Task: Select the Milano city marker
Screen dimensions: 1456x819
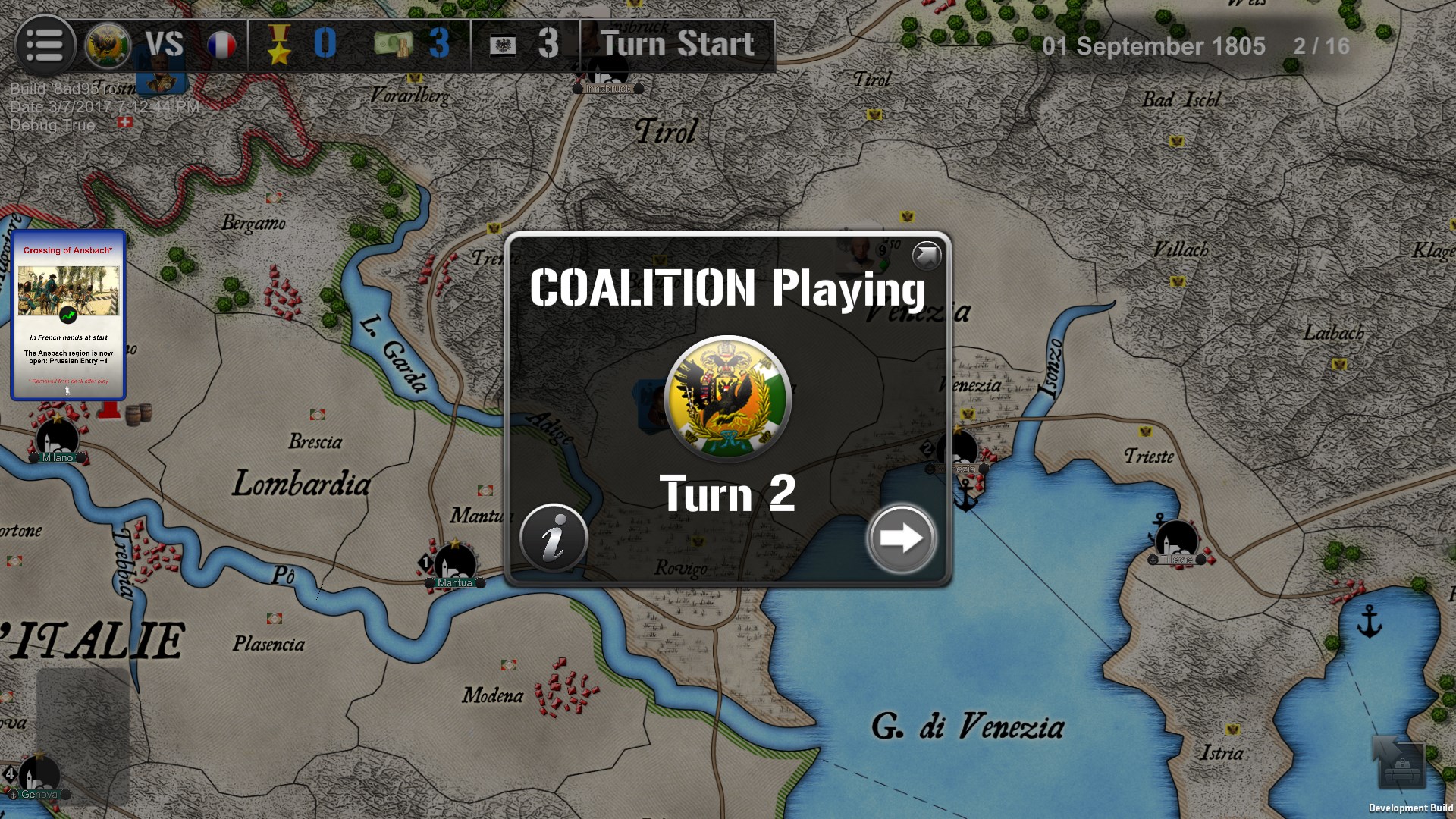Action: pyautogui.click(x=58, y=440)
